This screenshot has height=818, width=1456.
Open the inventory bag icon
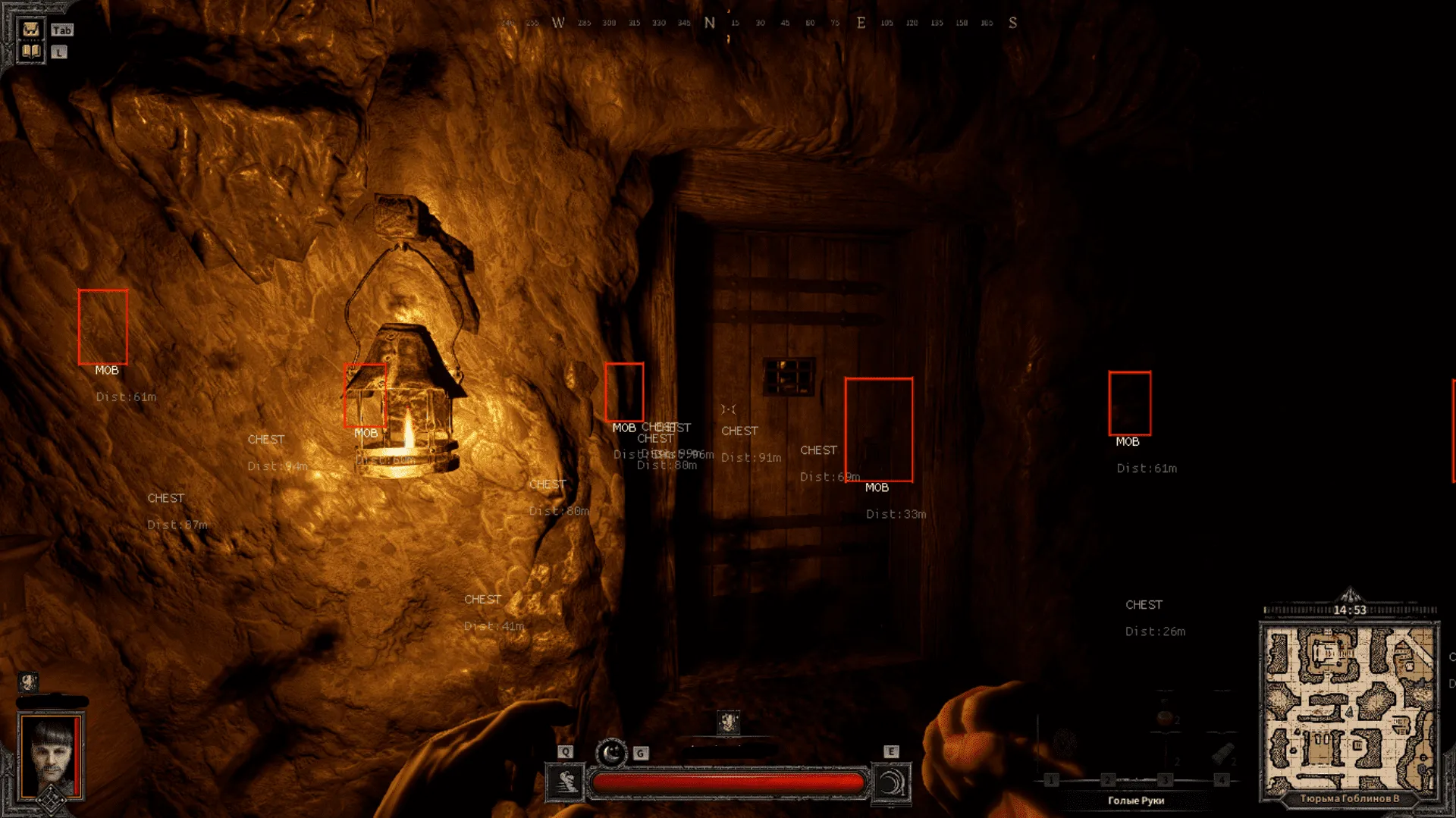(x=31, y=30)
